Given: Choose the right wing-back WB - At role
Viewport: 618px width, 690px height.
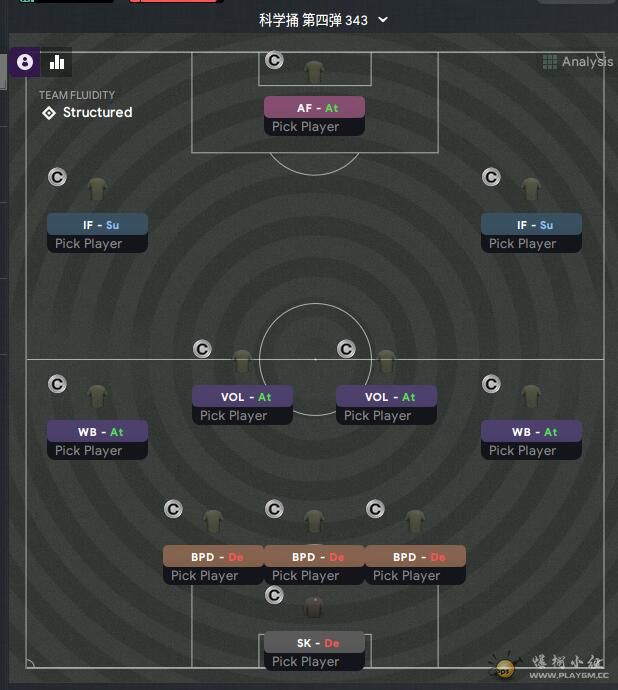Looking at the screenshot, I should coord(531,432).
